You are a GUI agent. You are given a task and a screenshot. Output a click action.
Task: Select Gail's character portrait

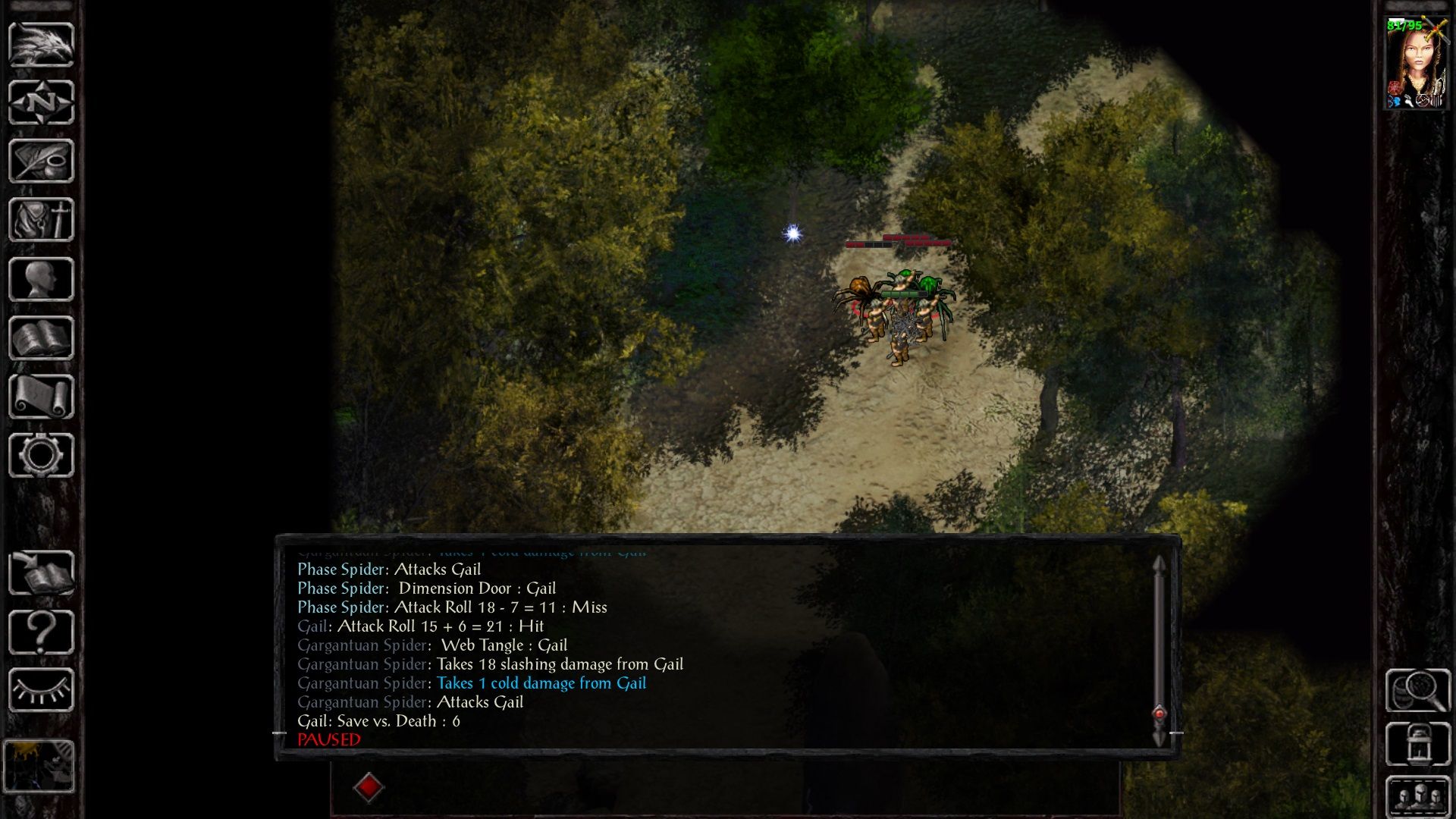(x=1415, y=64)
